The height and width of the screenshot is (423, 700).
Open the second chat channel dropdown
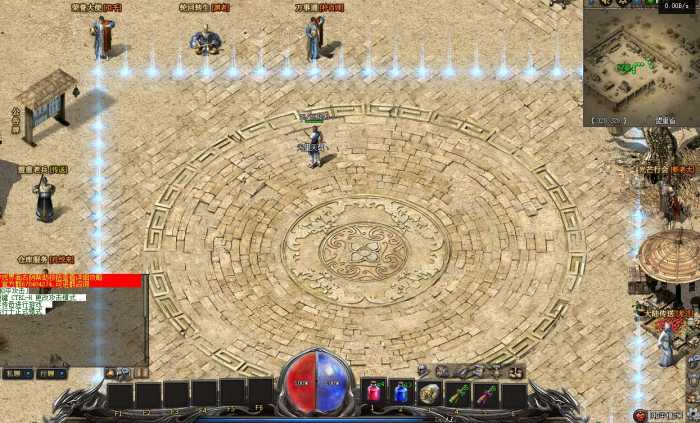click(x=51, y=373)
